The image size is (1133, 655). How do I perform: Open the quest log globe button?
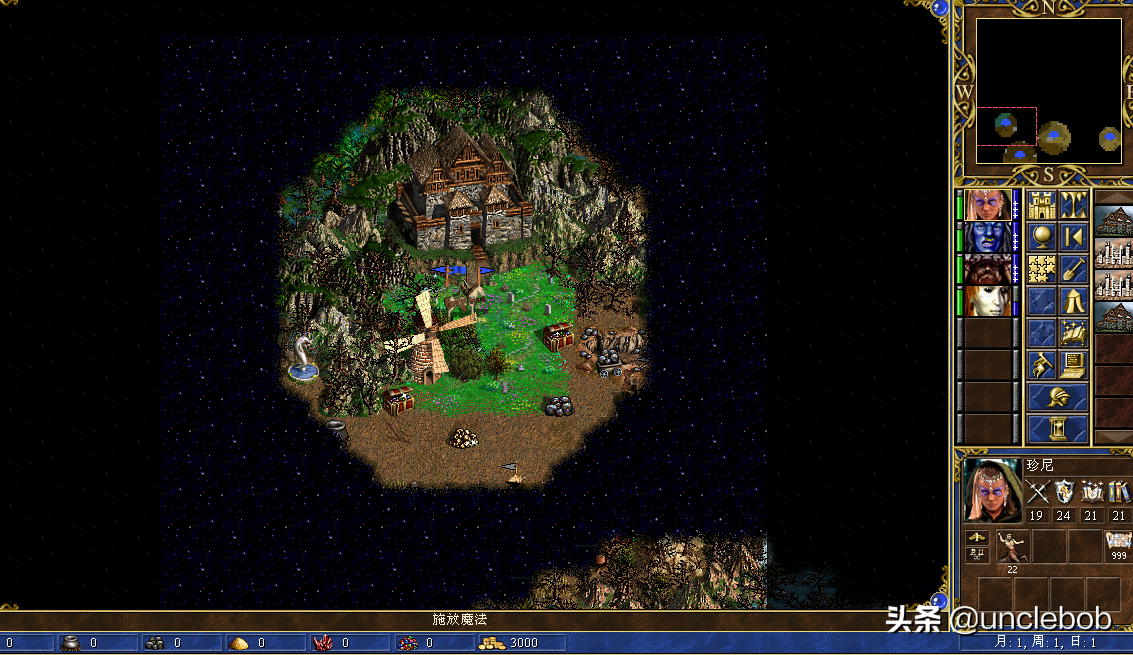tap(1042, 237)
